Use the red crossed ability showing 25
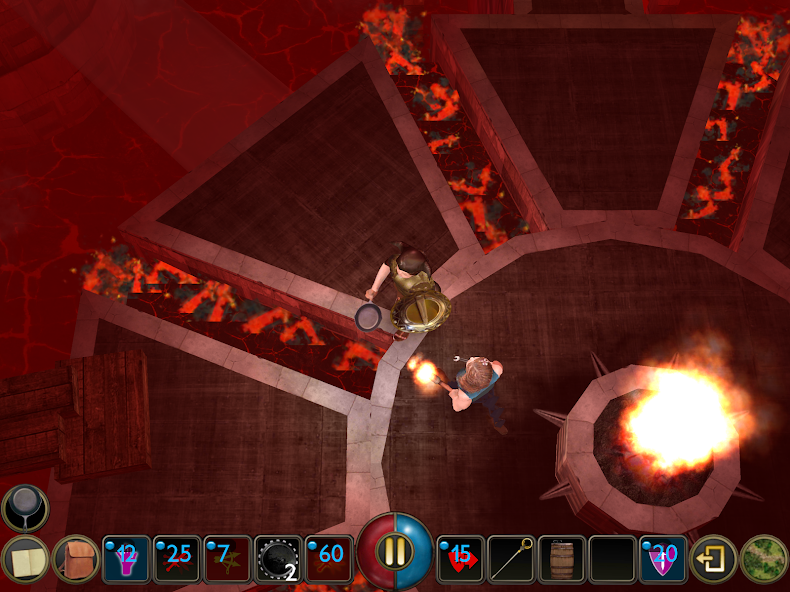The height and width of the screenshot is (592, 790). [x=178, y=559]
